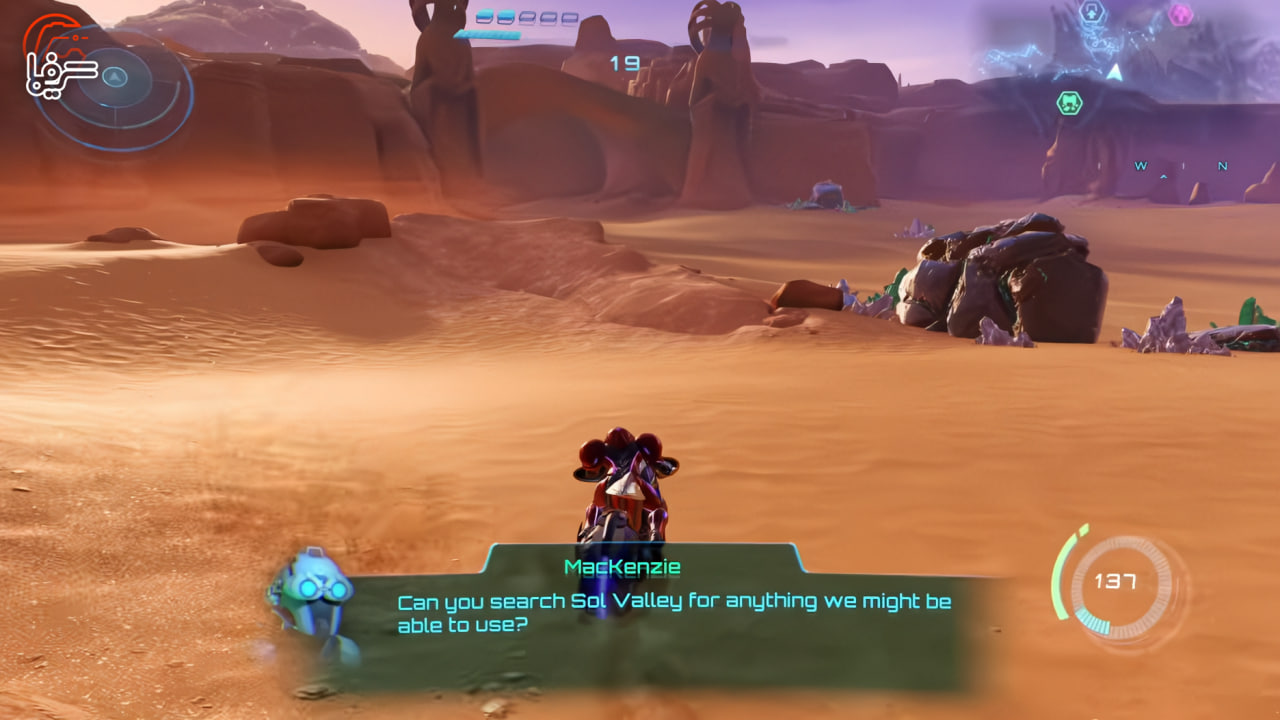Select the third empty shield segment
Viewport: 1280px width, 720px height.
pyautogui.click(x=527, y=17)
